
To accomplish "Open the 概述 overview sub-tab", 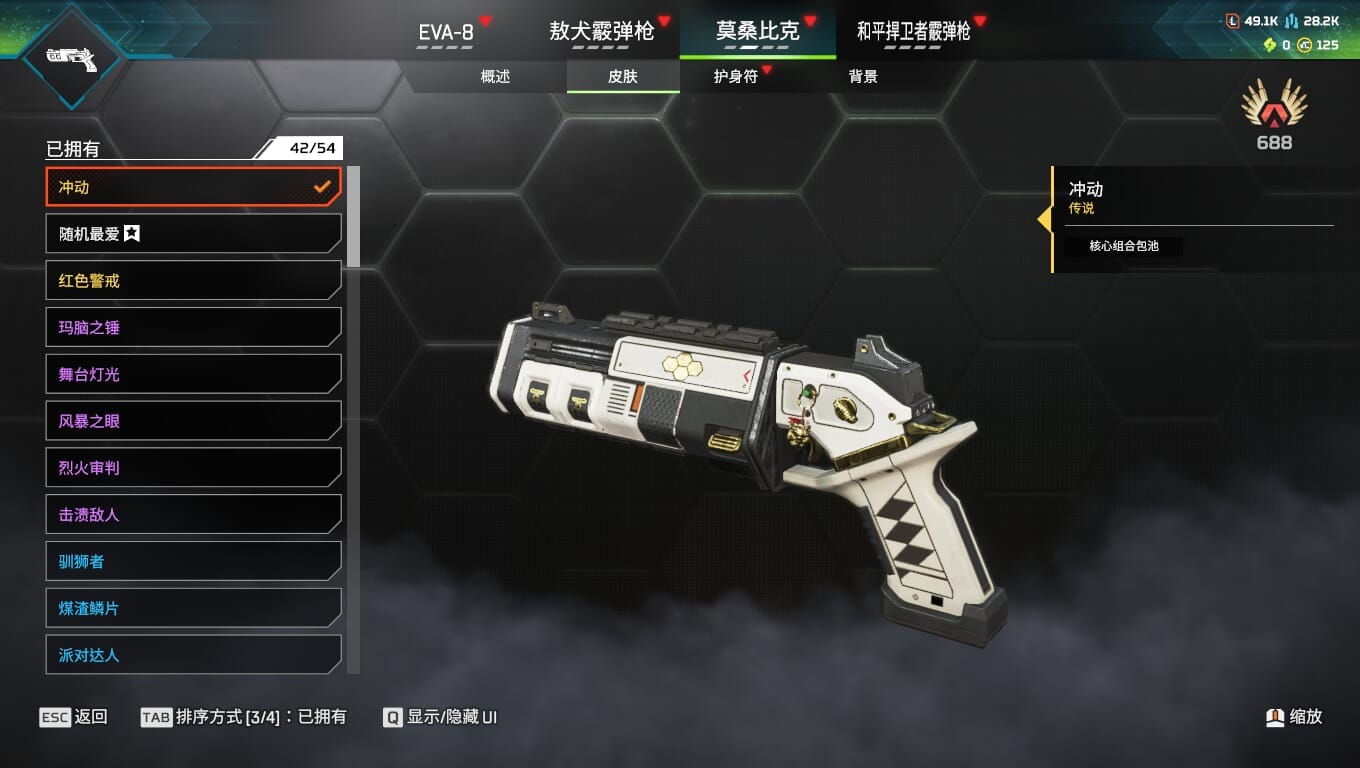I will coord(495,77).
